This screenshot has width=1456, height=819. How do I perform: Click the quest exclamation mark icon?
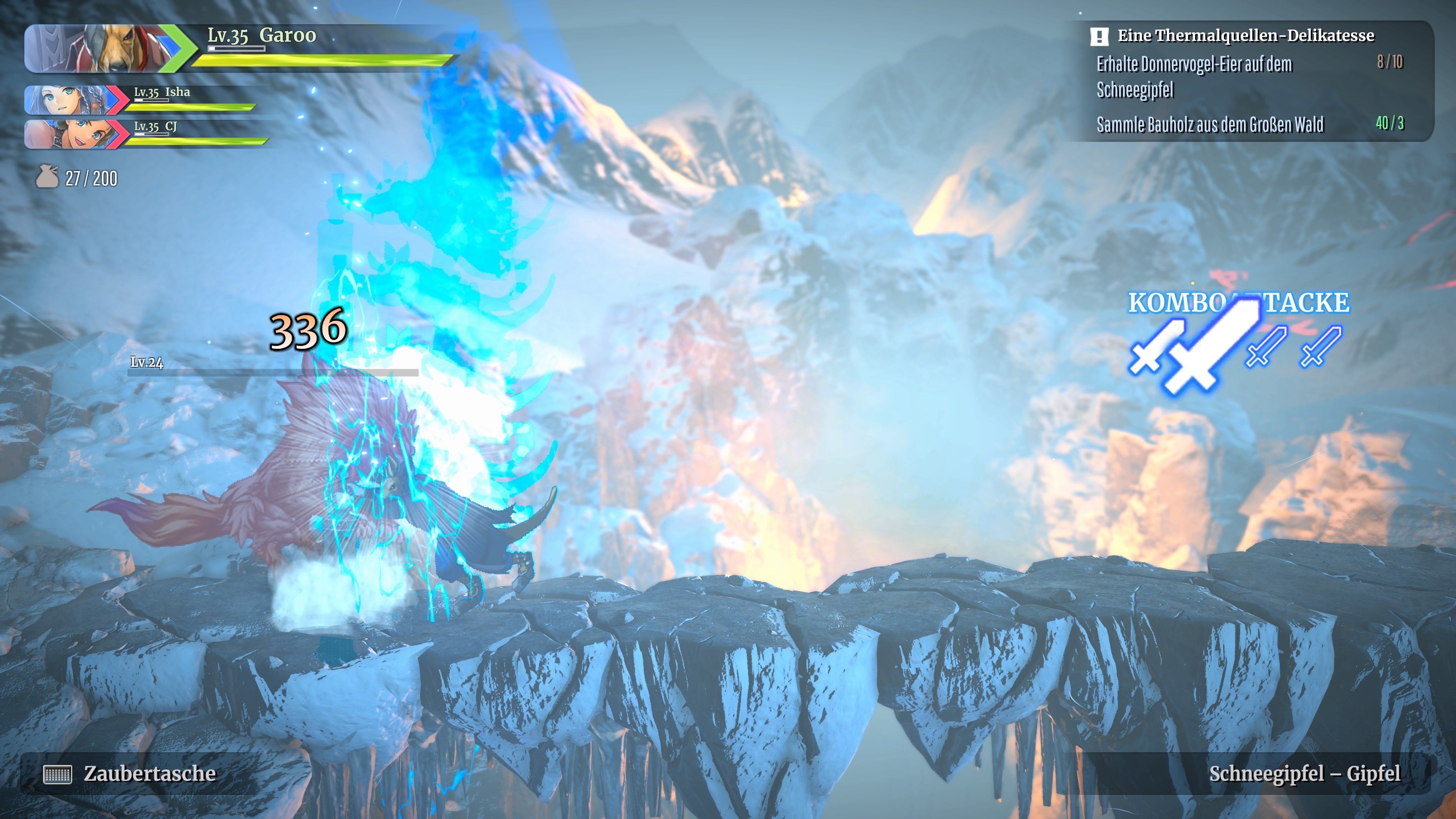(x=1099, y=37)
